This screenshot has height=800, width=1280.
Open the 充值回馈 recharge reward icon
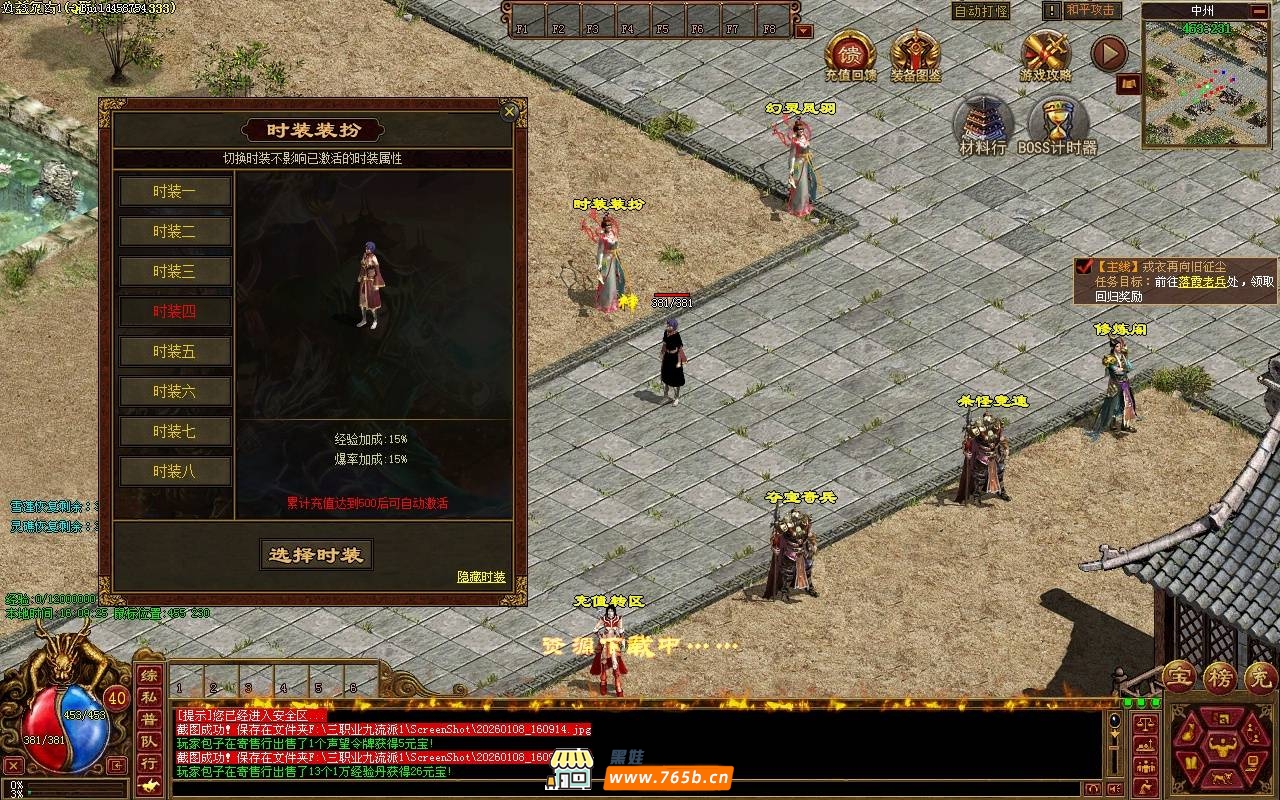(x=850, y=55)
